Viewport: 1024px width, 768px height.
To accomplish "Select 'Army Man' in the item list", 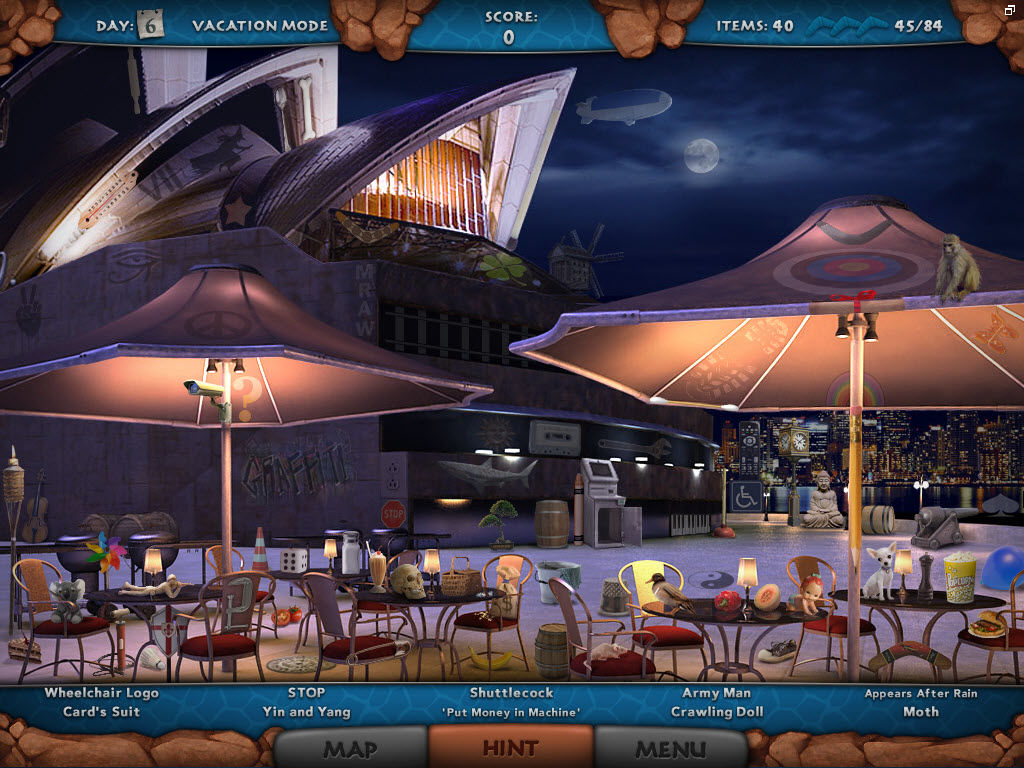I will click(716, 693).
